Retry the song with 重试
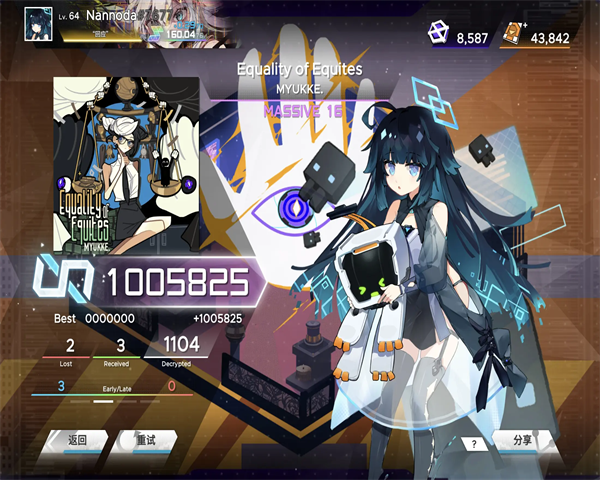 click(147, 440)
